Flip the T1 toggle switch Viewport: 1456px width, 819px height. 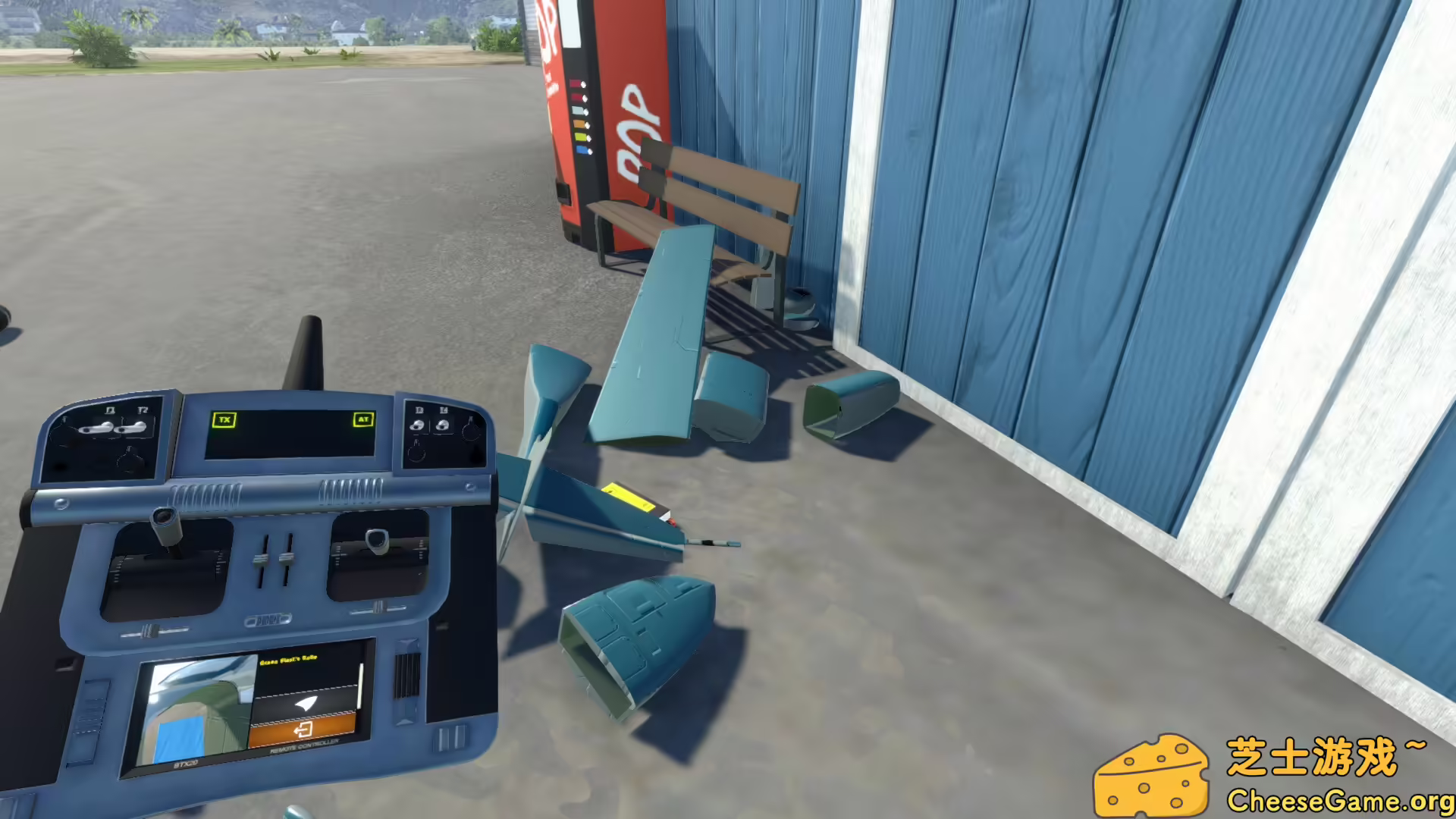(97, 426)
